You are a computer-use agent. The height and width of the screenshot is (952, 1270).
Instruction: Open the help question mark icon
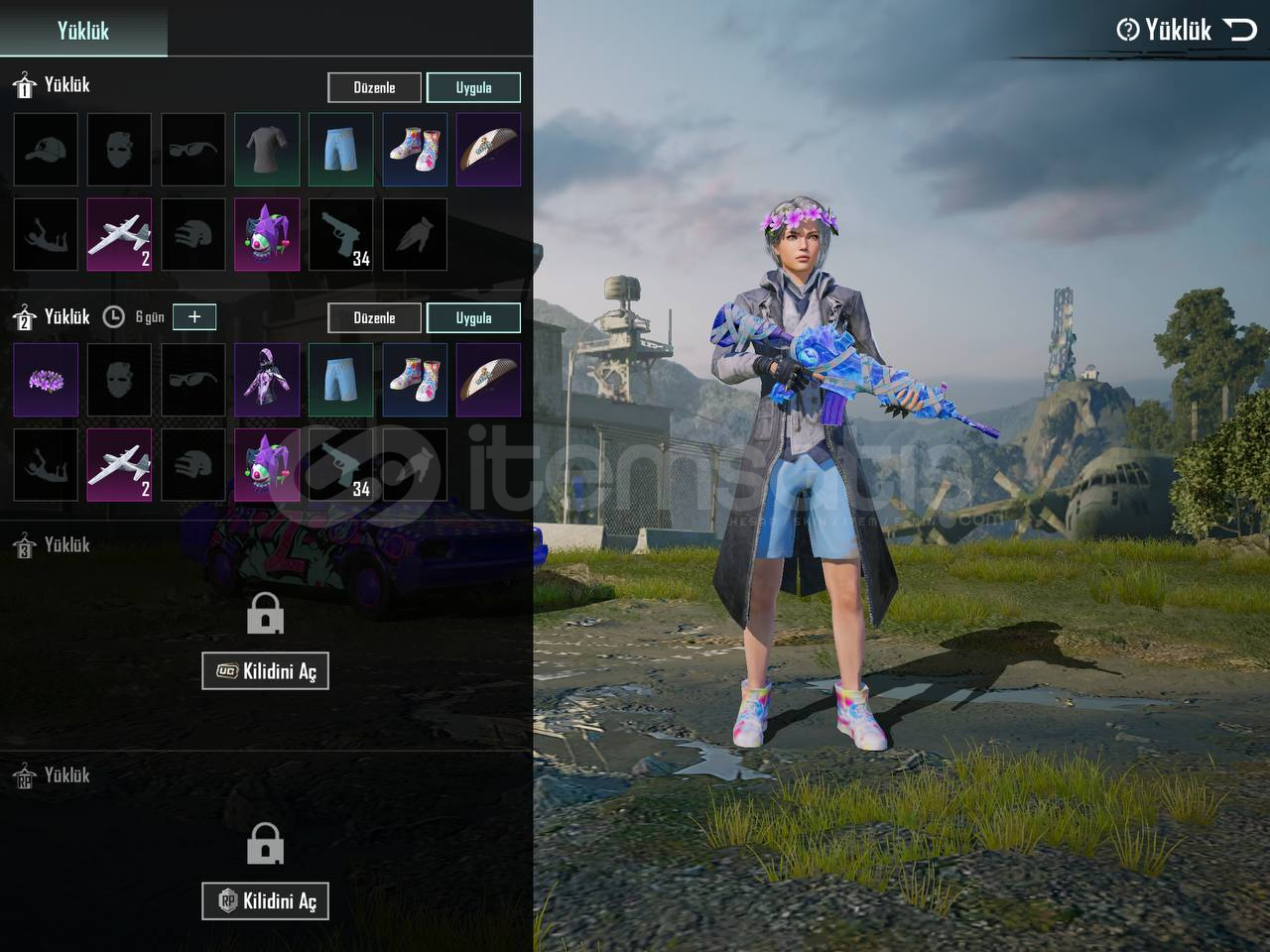1127,30
